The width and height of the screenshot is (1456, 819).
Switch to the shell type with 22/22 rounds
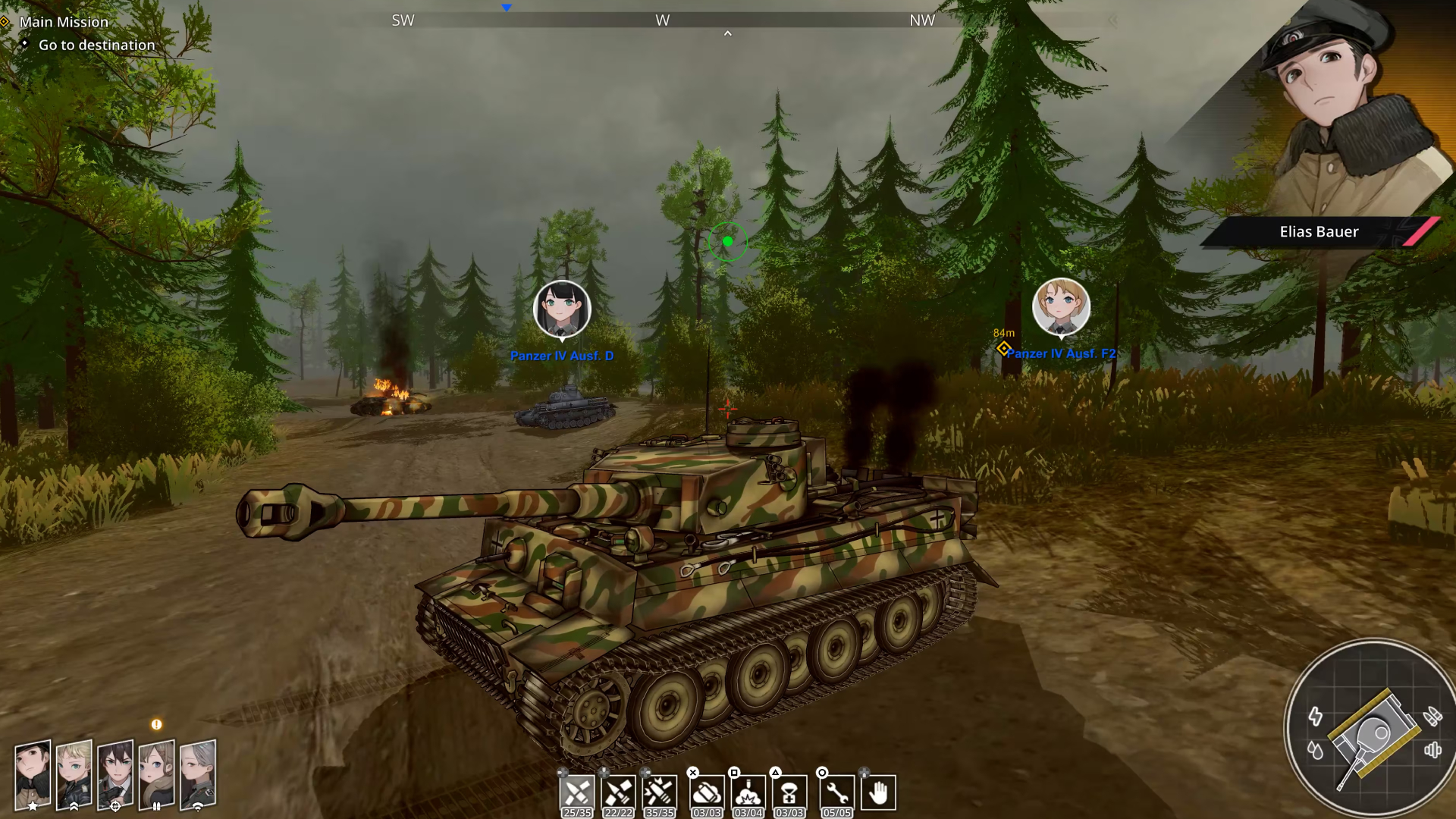coord(618,793)
